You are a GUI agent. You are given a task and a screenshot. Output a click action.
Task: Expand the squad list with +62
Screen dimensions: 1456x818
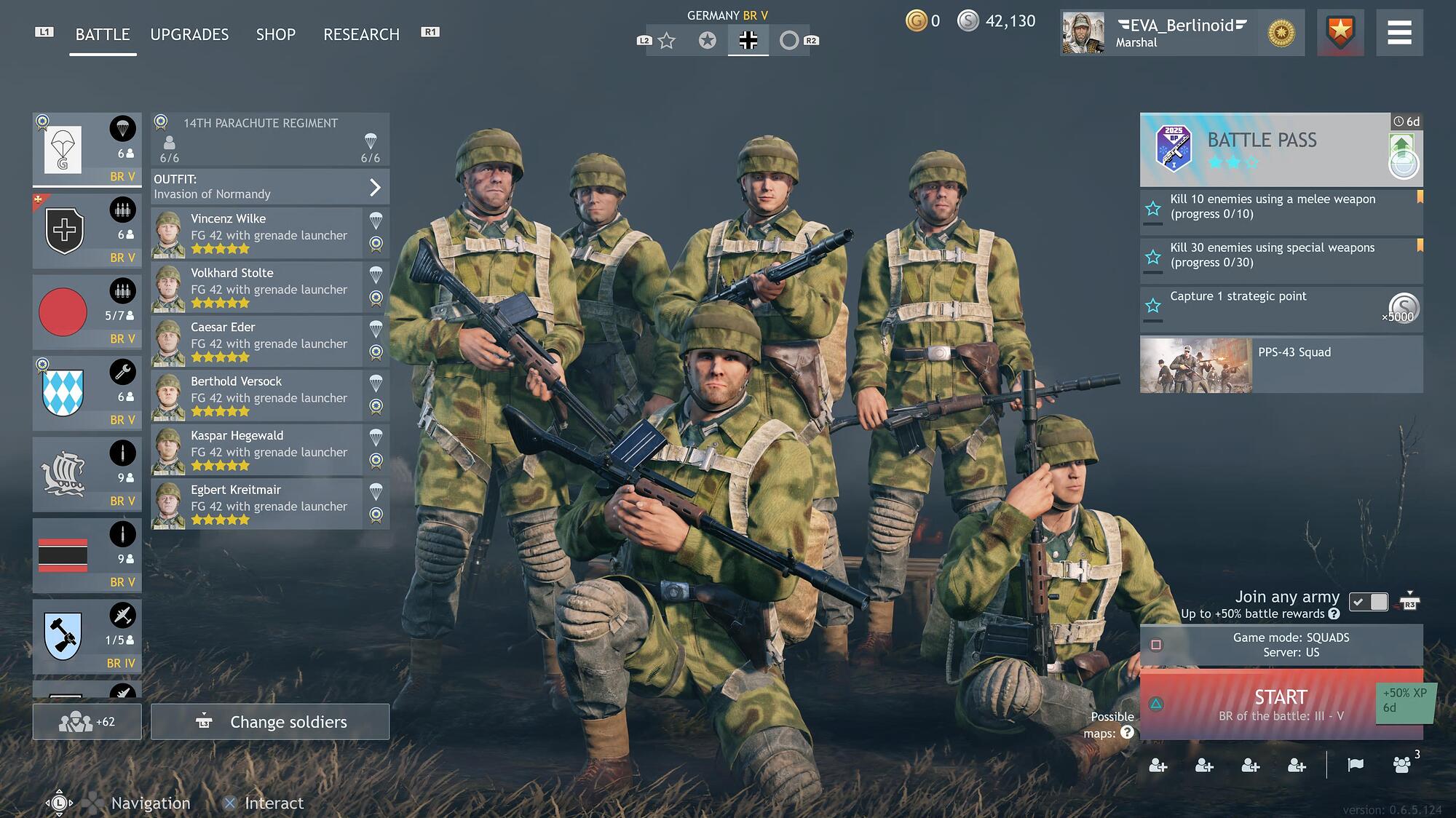pos(87,722)
